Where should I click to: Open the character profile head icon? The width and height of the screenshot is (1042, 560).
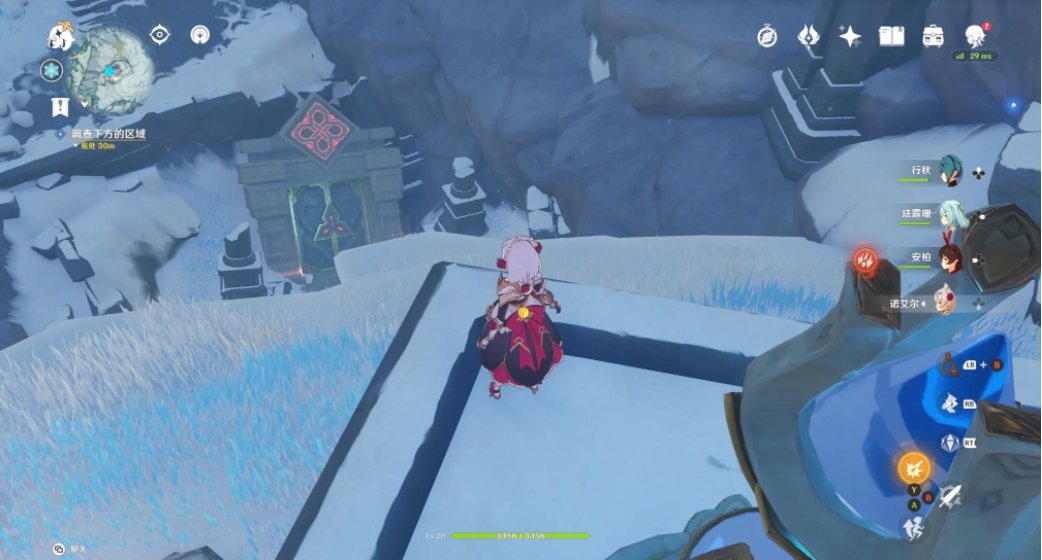point(975,37)
